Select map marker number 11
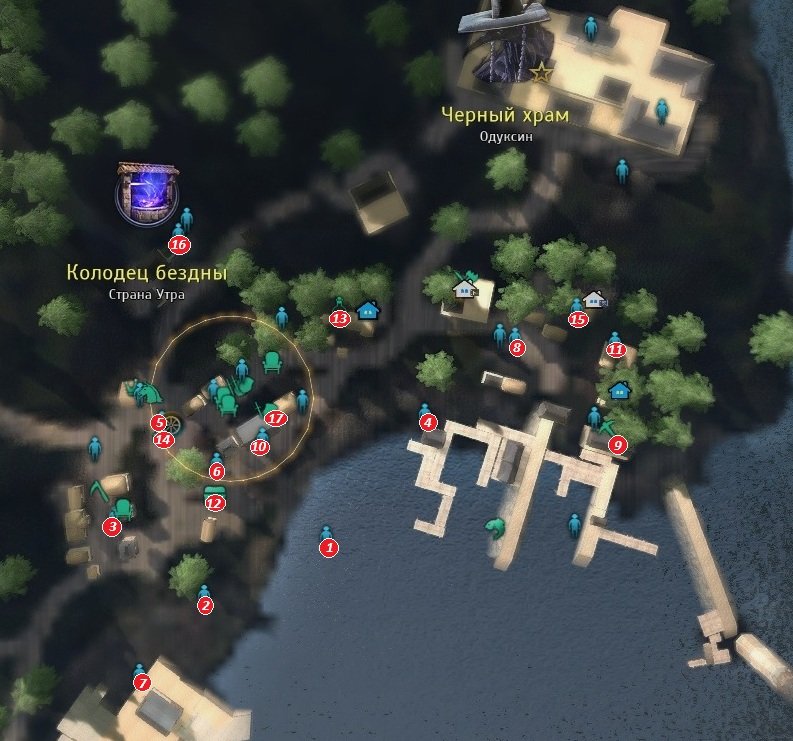This screenshot has width=793, height=741. [616, 350]
